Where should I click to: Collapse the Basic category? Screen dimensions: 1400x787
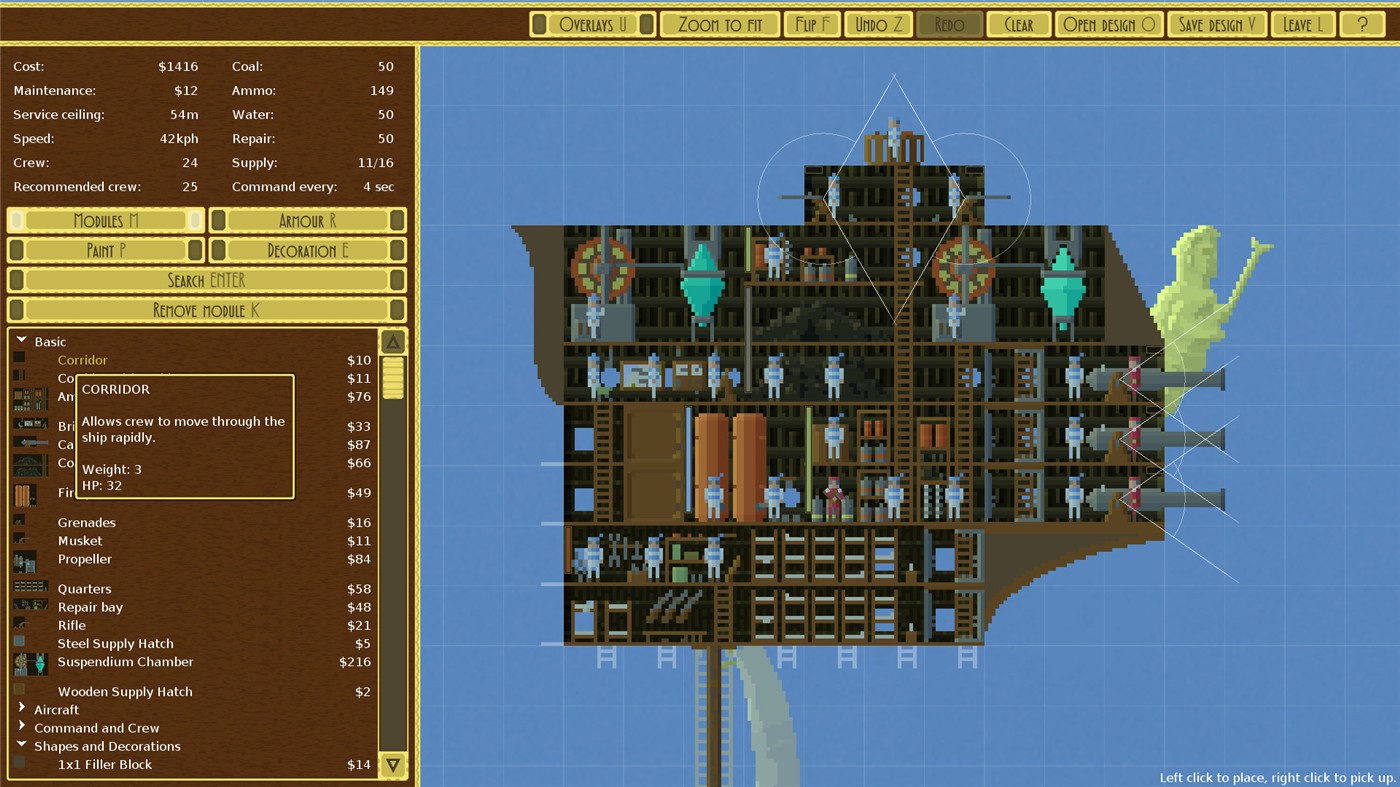click(x=22, y=341)
